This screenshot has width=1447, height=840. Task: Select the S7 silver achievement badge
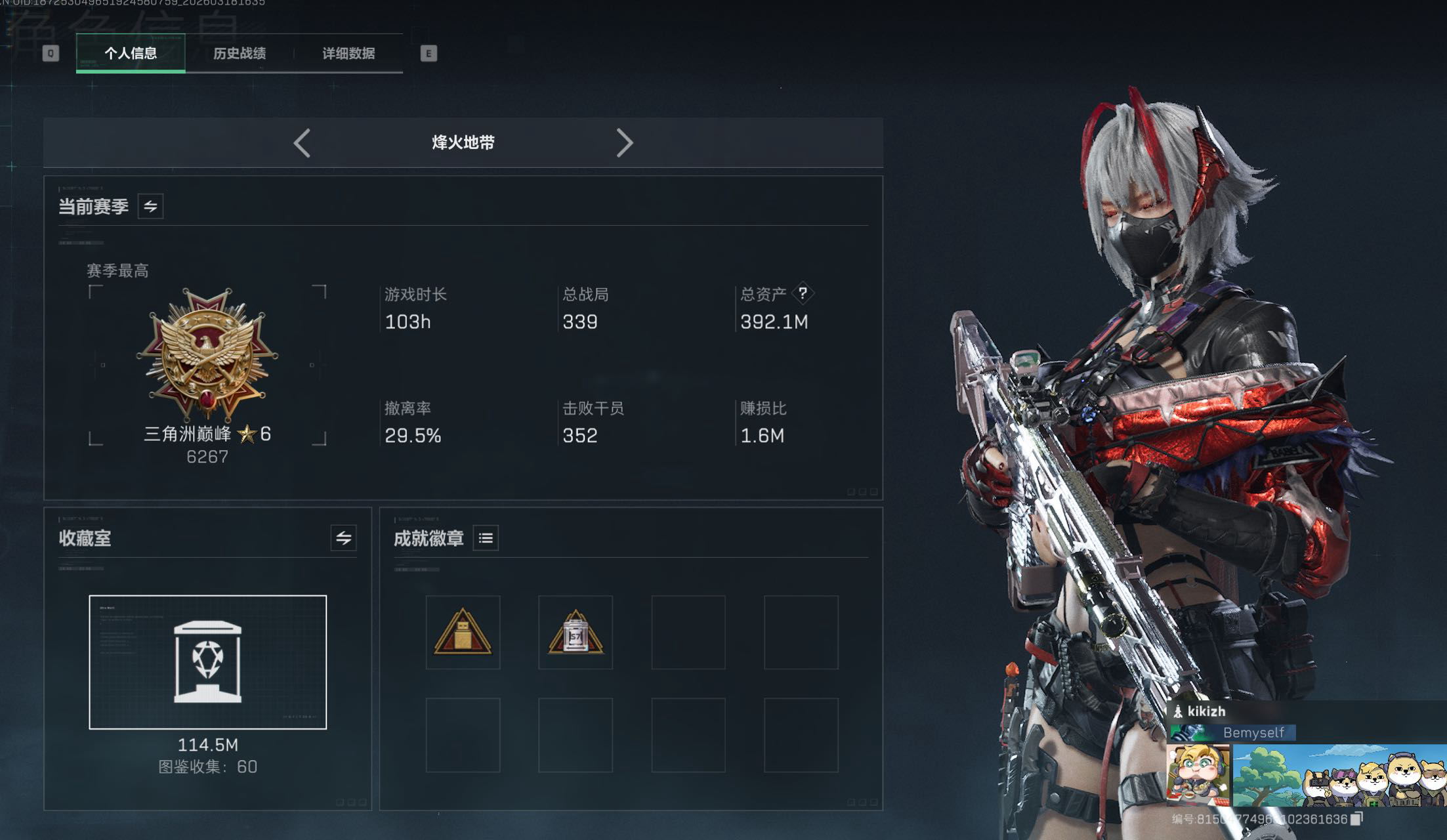click(x=576, y=633)
